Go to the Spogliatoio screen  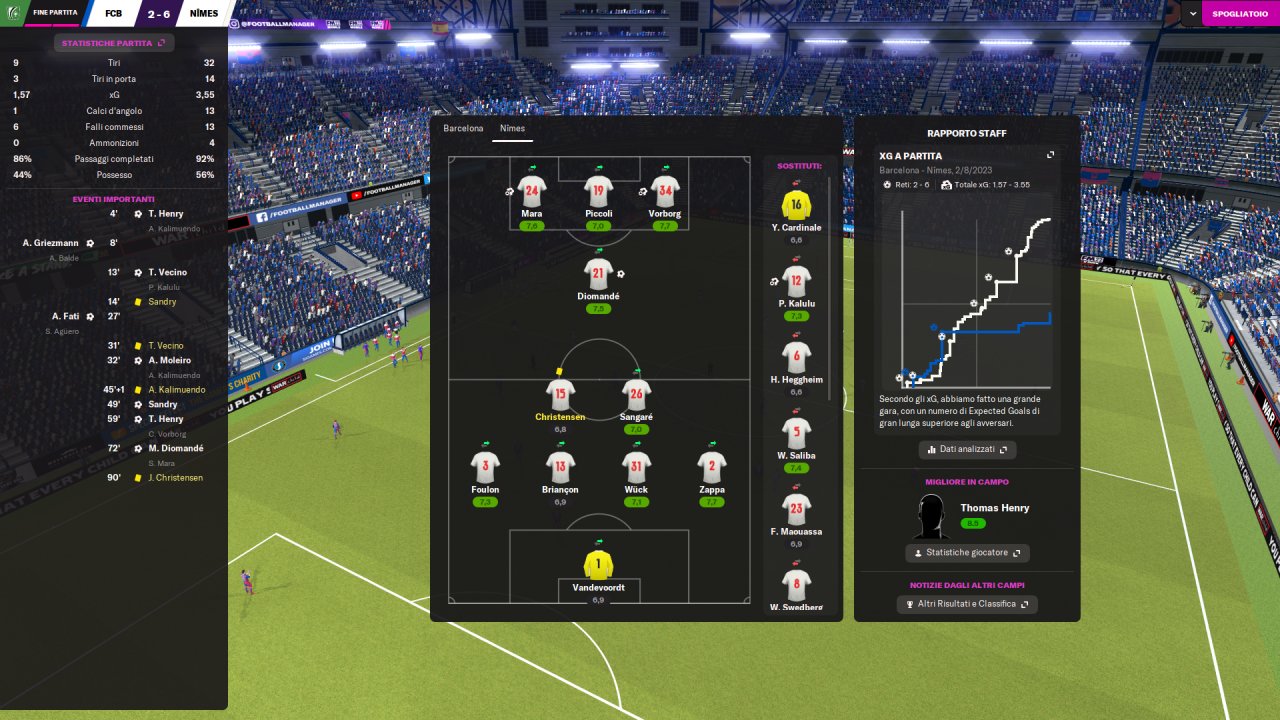[x=1240, y=14]
